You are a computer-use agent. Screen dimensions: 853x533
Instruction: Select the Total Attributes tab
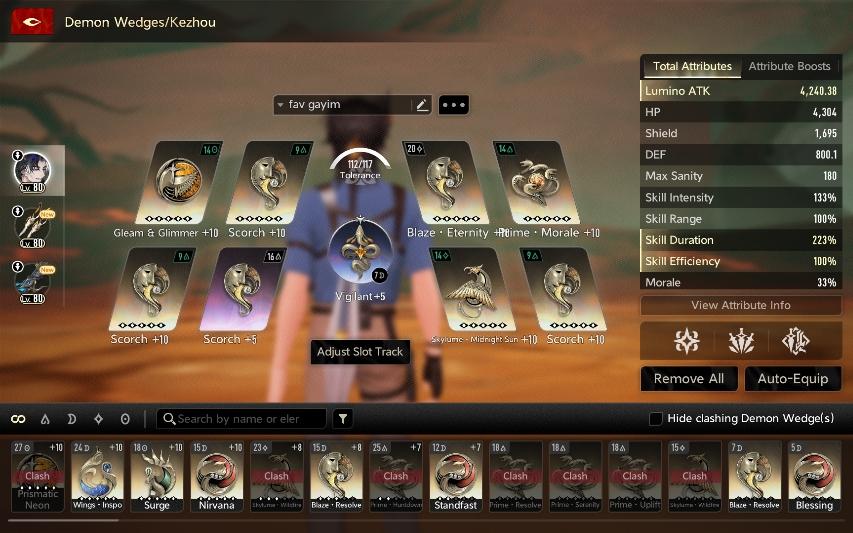[x=692, y=67]
